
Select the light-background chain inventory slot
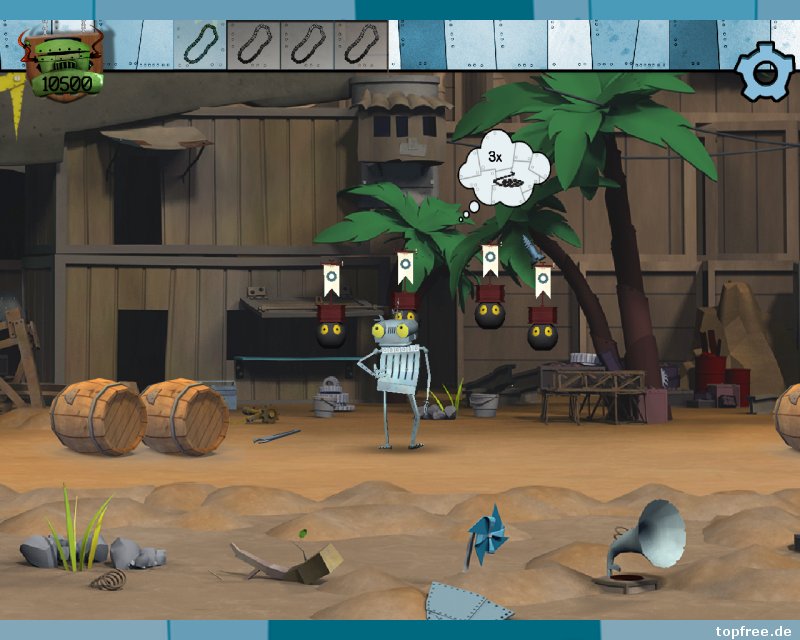click(x=199, y=44)
